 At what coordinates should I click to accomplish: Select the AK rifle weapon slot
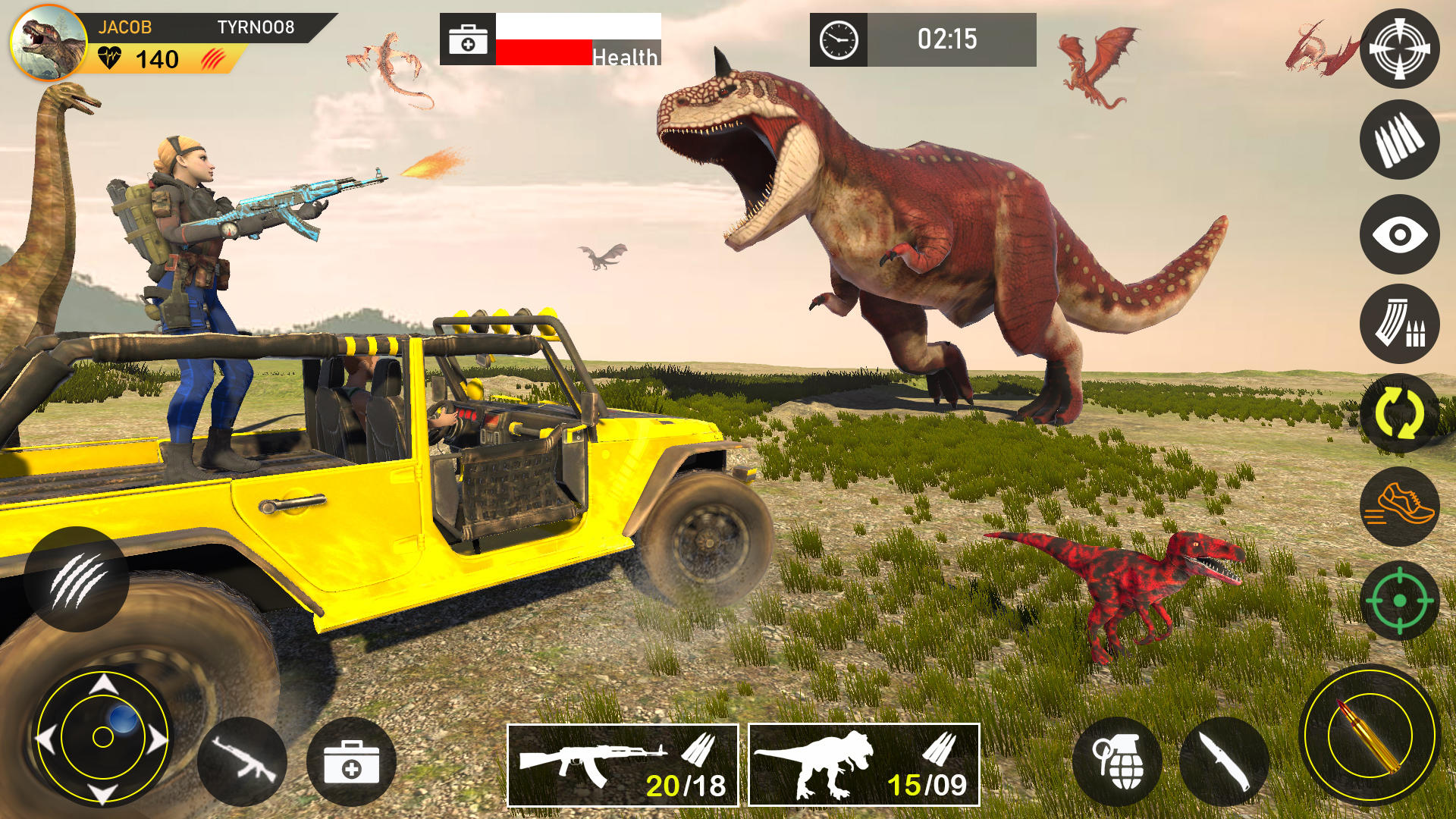pyautogui.click(x=623, y=765)
